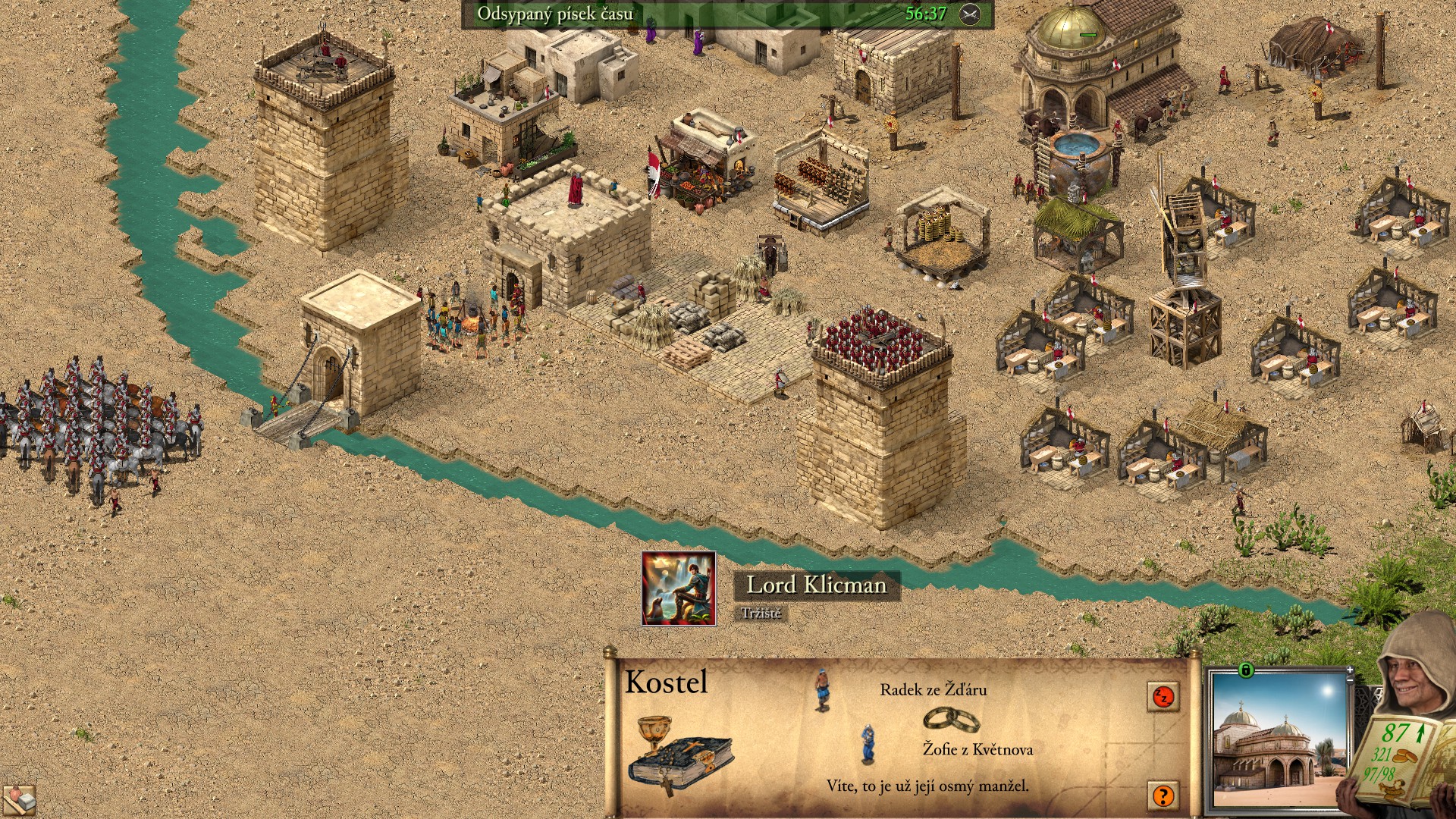Toggle the red sleep button in Kostel panel
This screenshot has height=819, width=1456.
pyautogui.click(x=1163, y=696)
